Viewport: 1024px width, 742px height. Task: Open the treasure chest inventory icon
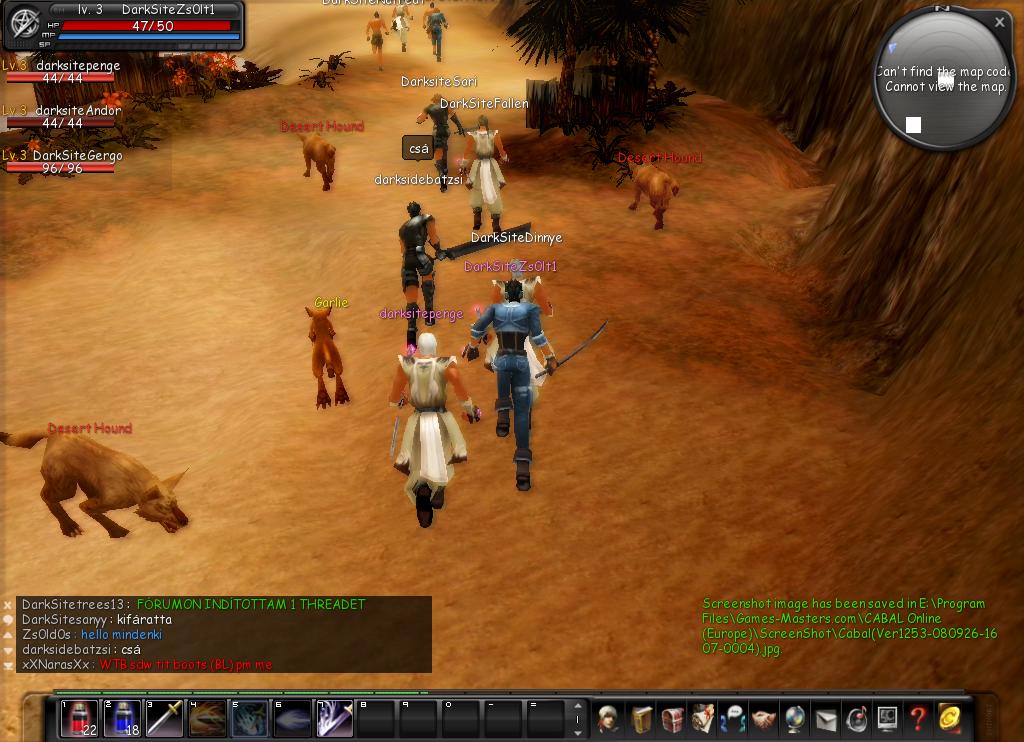point(672,718)
